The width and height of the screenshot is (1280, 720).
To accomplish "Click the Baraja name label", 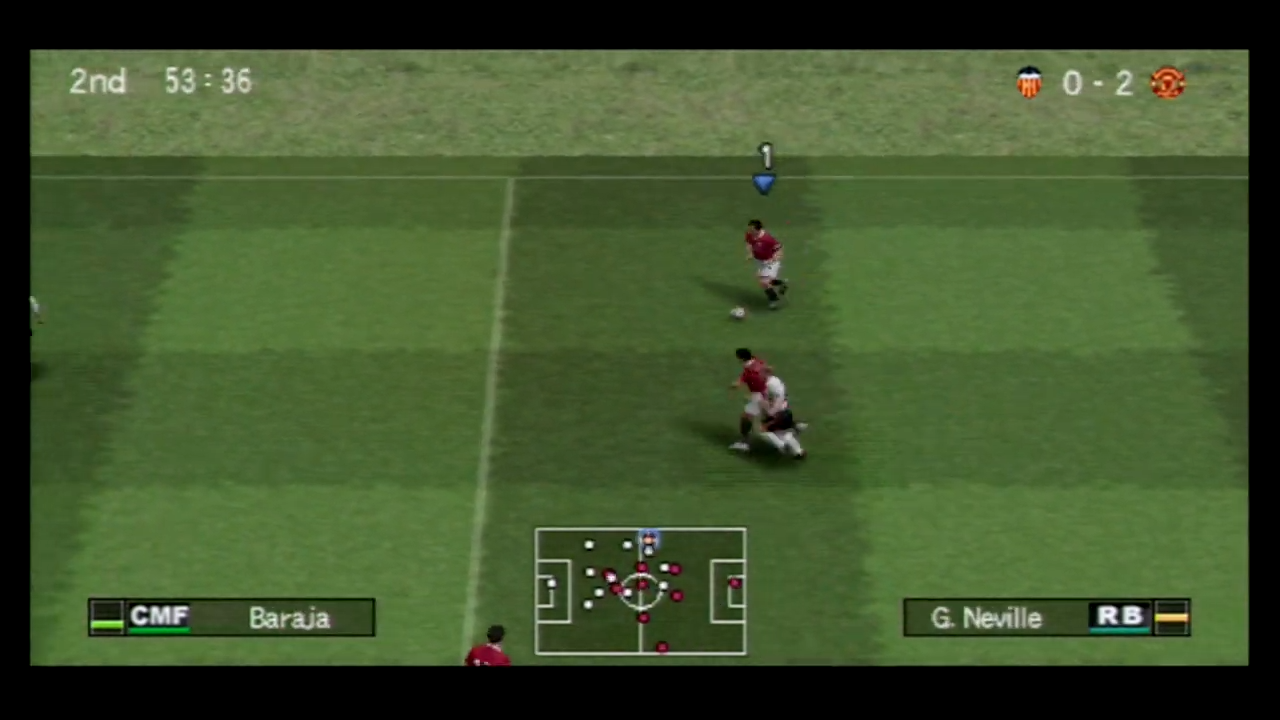I will coord(288,617).
